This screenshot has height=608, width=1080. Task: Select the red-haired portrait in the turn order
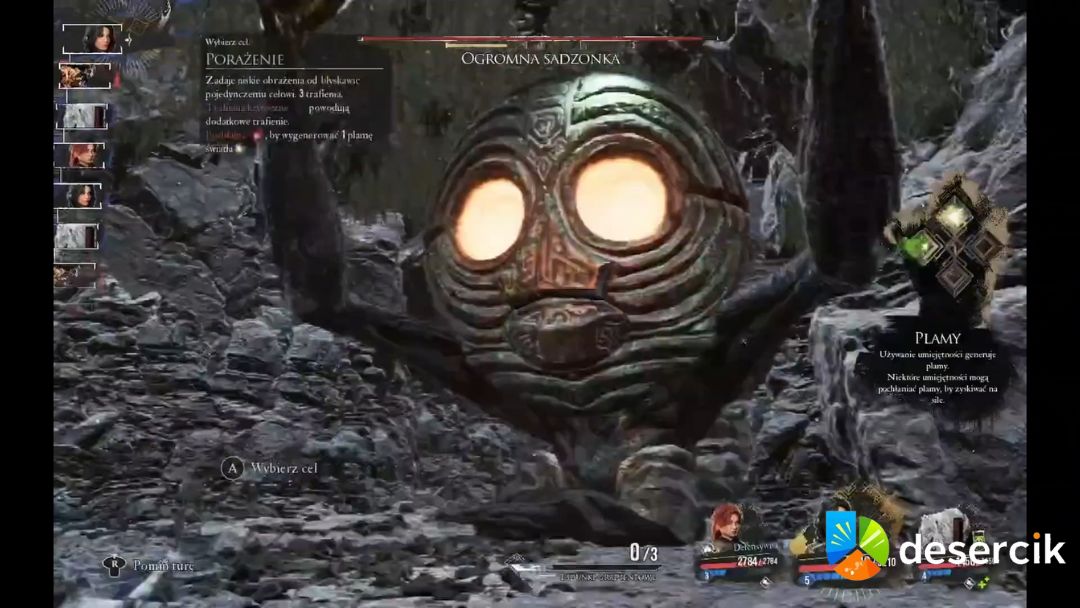pyautogui.click(x=84, y=156)
